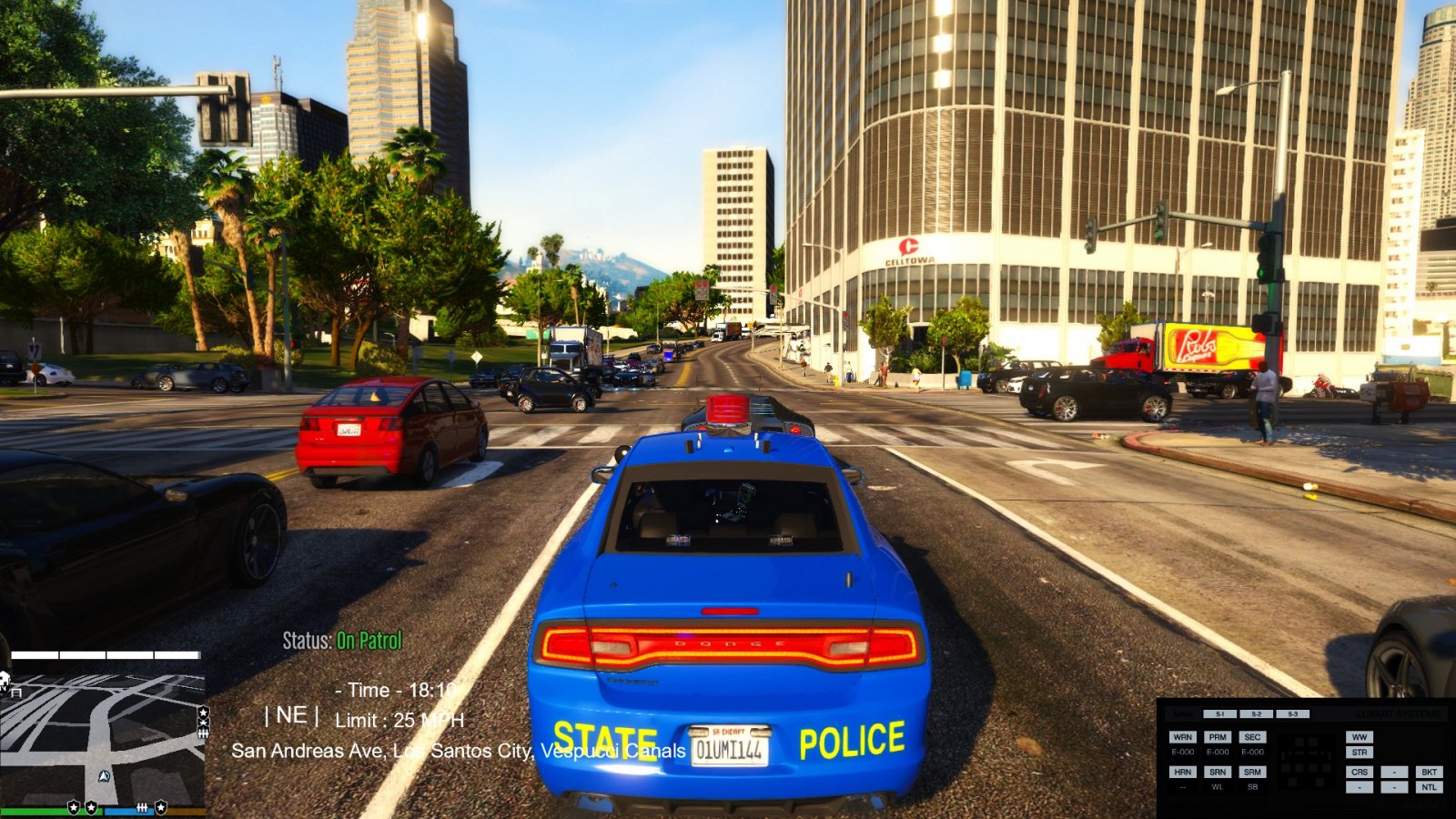Toggle the WW button

click(1360, 737)
